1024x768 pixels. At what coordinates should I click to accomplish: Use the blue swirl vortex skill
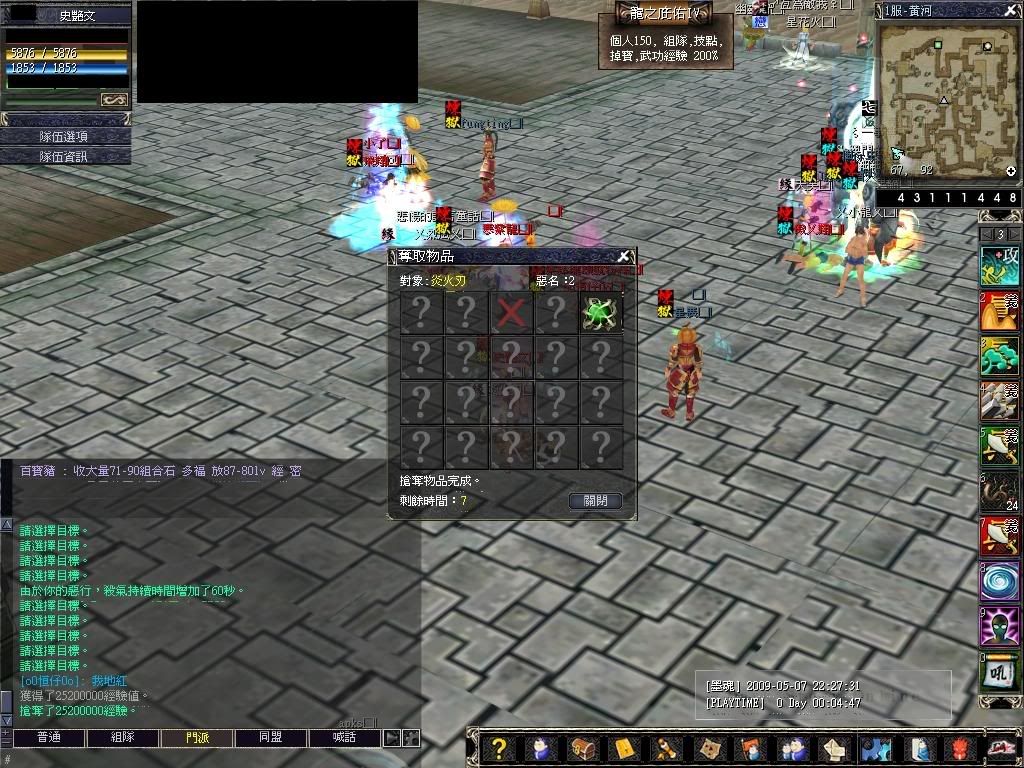pos(1000,582)
